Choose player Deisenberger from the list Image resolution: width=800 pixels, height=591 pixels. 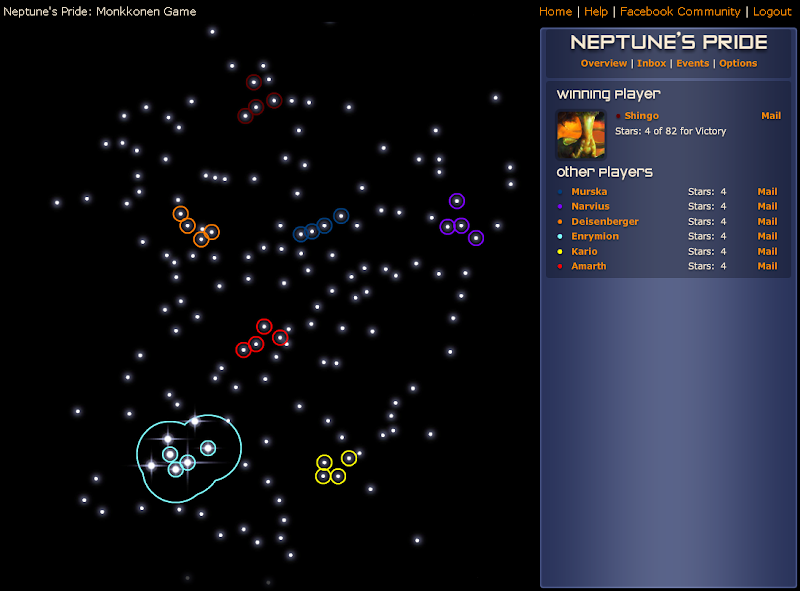coord(604,221)
